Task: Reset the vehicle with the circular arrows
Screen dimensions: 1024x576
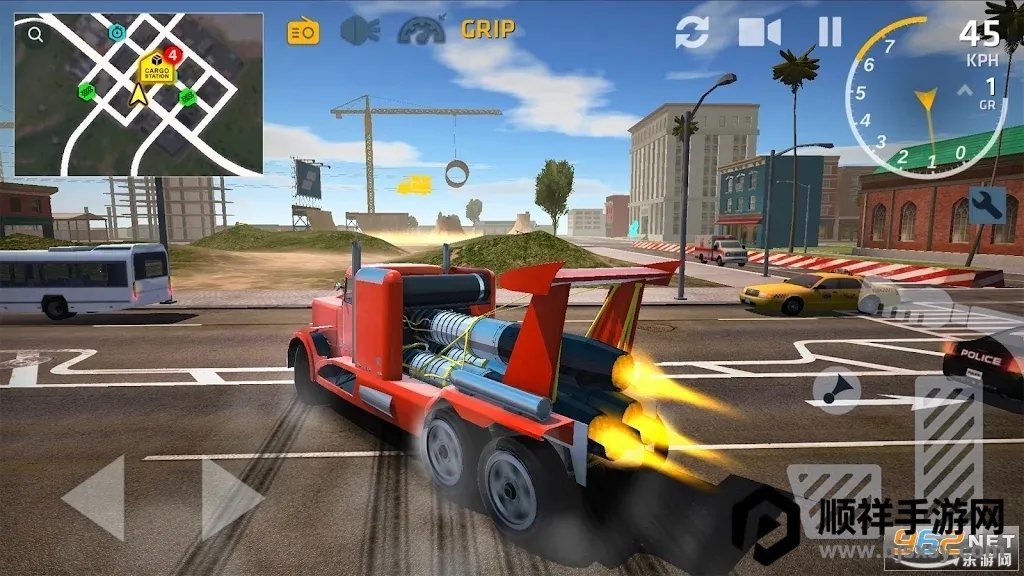Action: coord(692,32)
